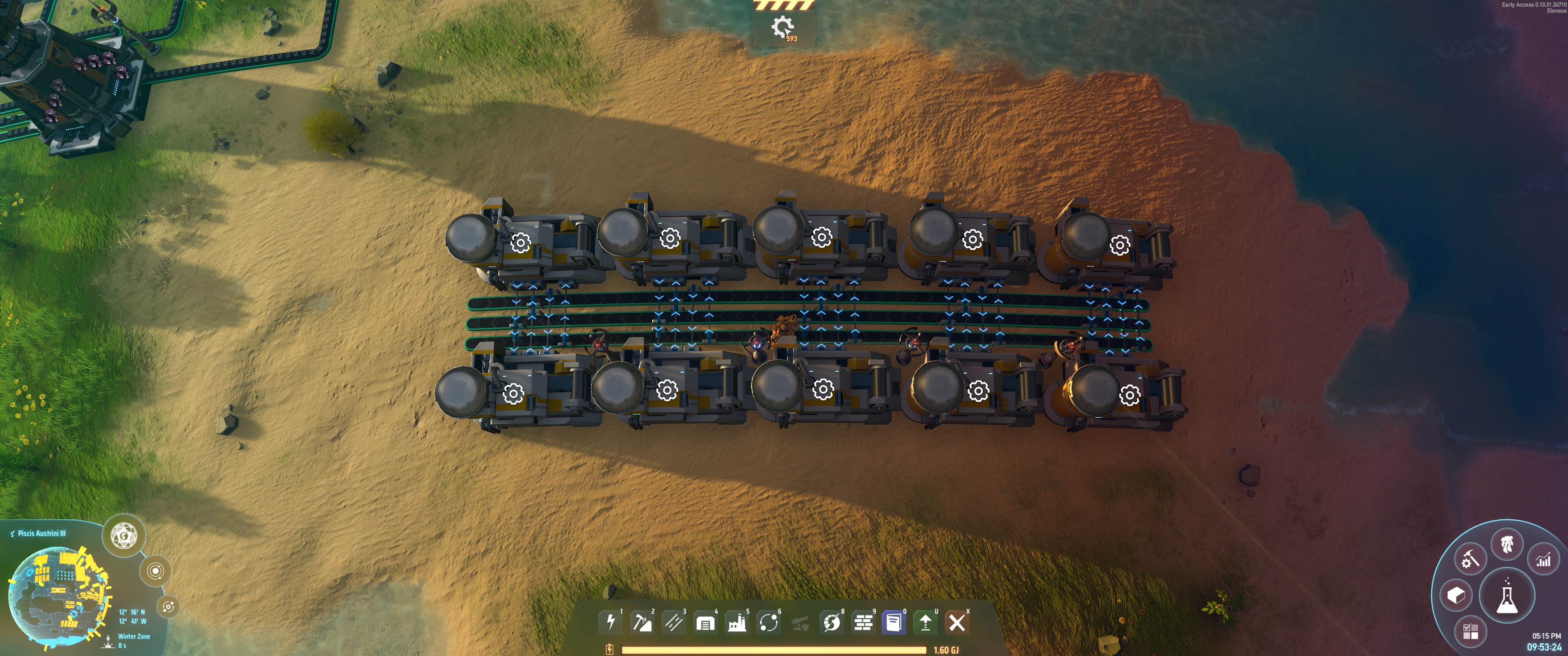Open the blue blueprint book button
Image resolution: width=1568 pixels, height=656 pixels.
(894, 622)
